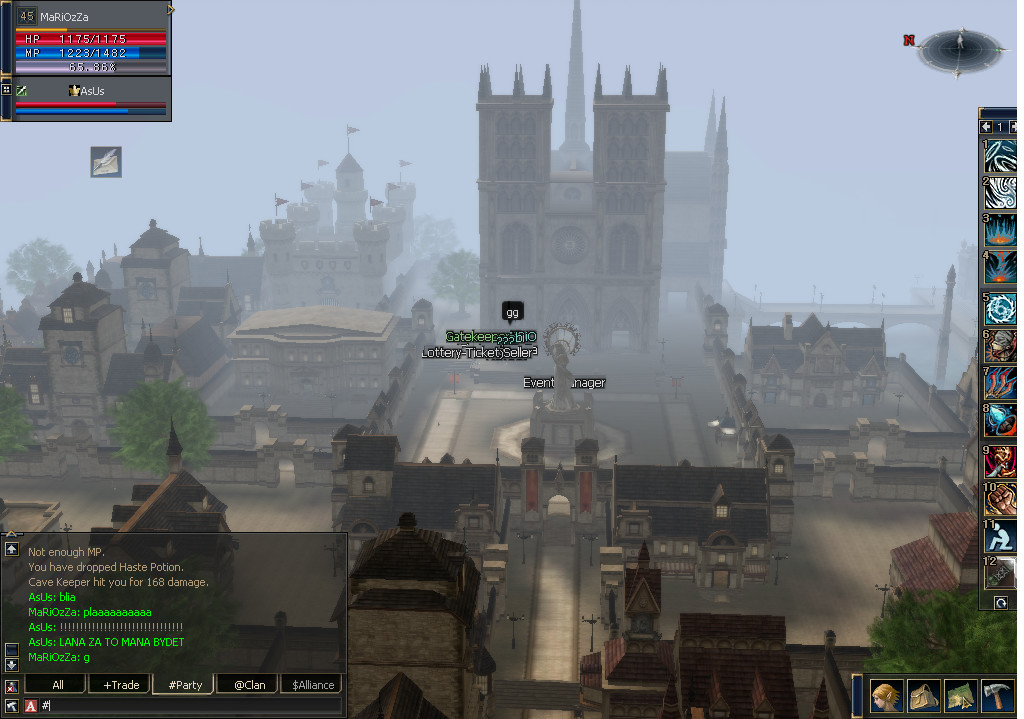1024x719 pixels.
Task: Cast the fiery burst skill in slot 3
Action: (x=1000, y=231)
